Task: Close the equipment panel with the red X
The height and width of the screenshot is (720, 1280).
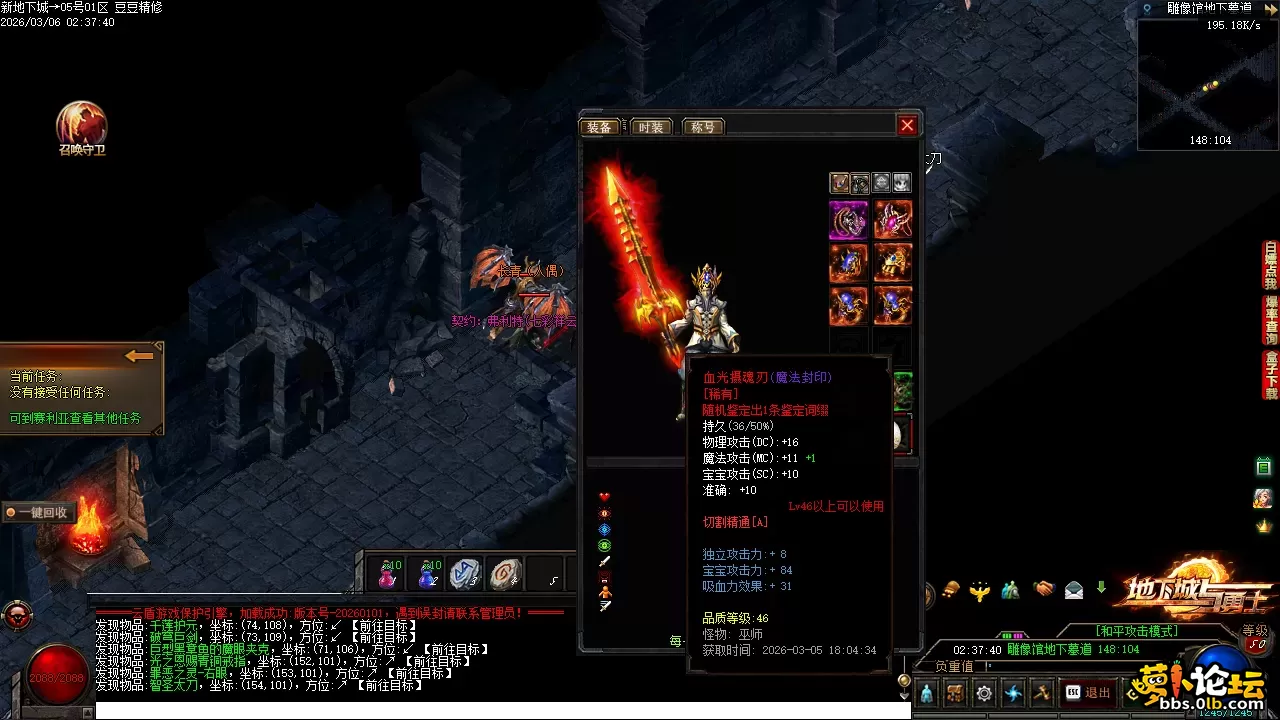Action: click(x=907, y=125)
